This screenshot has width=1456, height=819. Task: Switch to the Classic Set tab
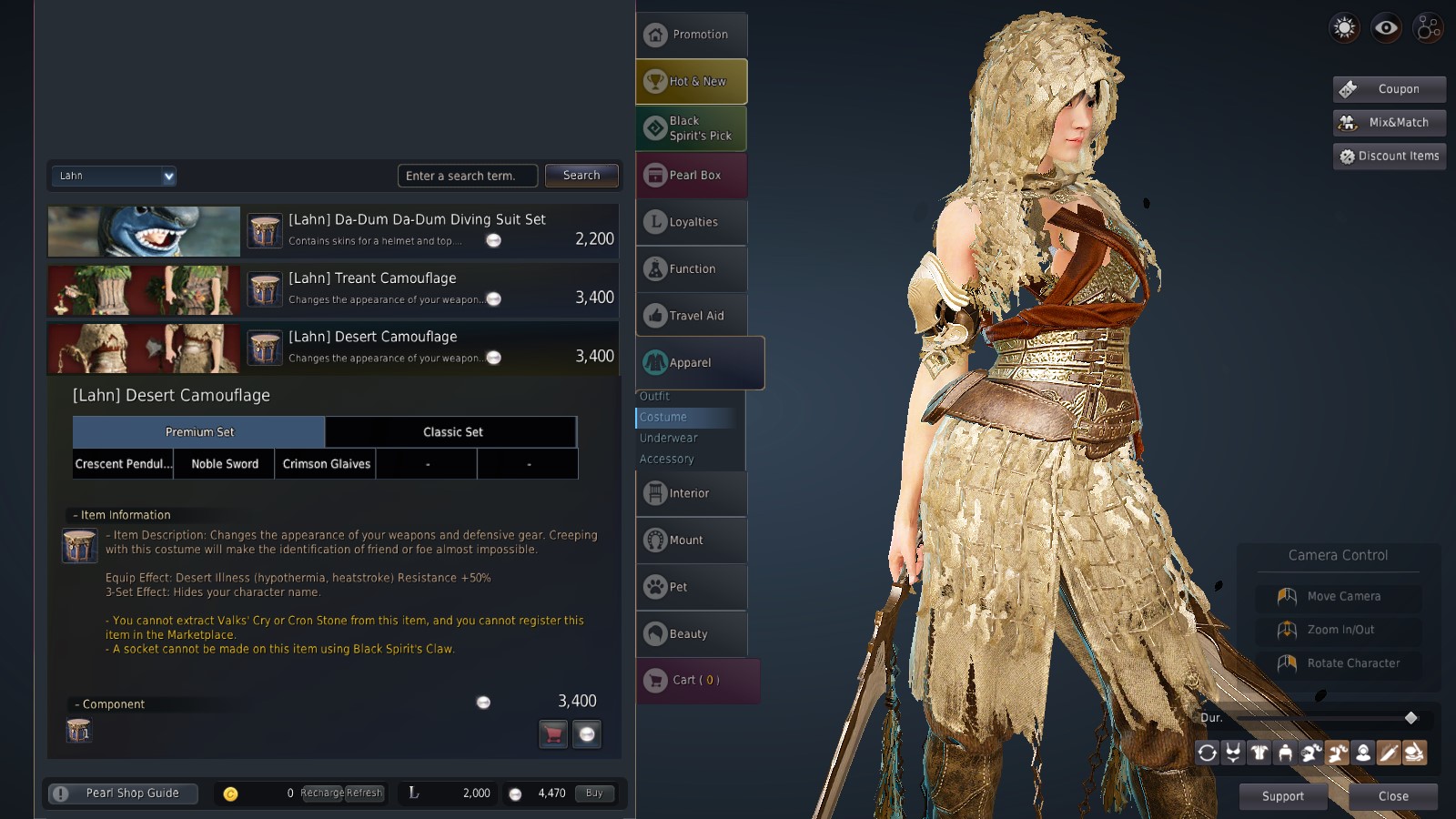(451, 432)
